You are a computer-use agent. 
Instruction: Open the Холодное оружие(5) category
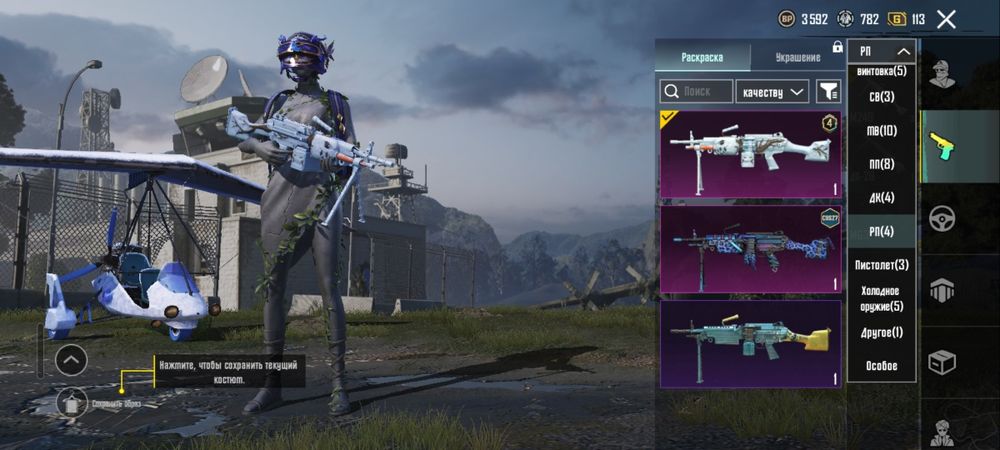tap(881, 298)
